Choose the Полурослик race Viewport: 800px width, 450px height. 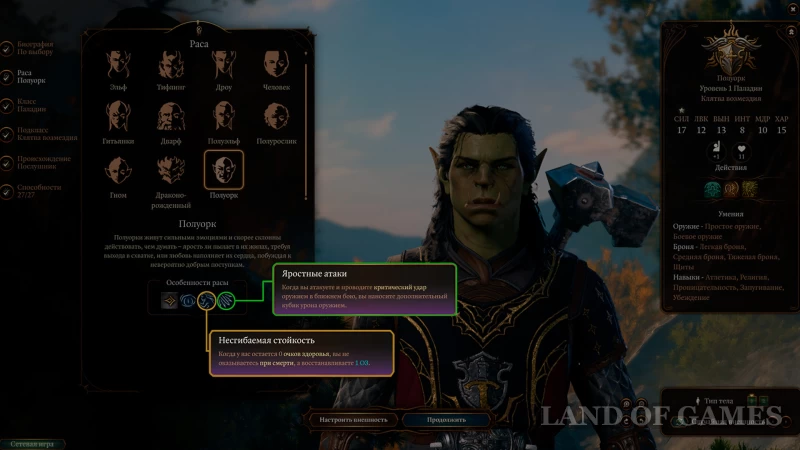[x=277, y=119]
